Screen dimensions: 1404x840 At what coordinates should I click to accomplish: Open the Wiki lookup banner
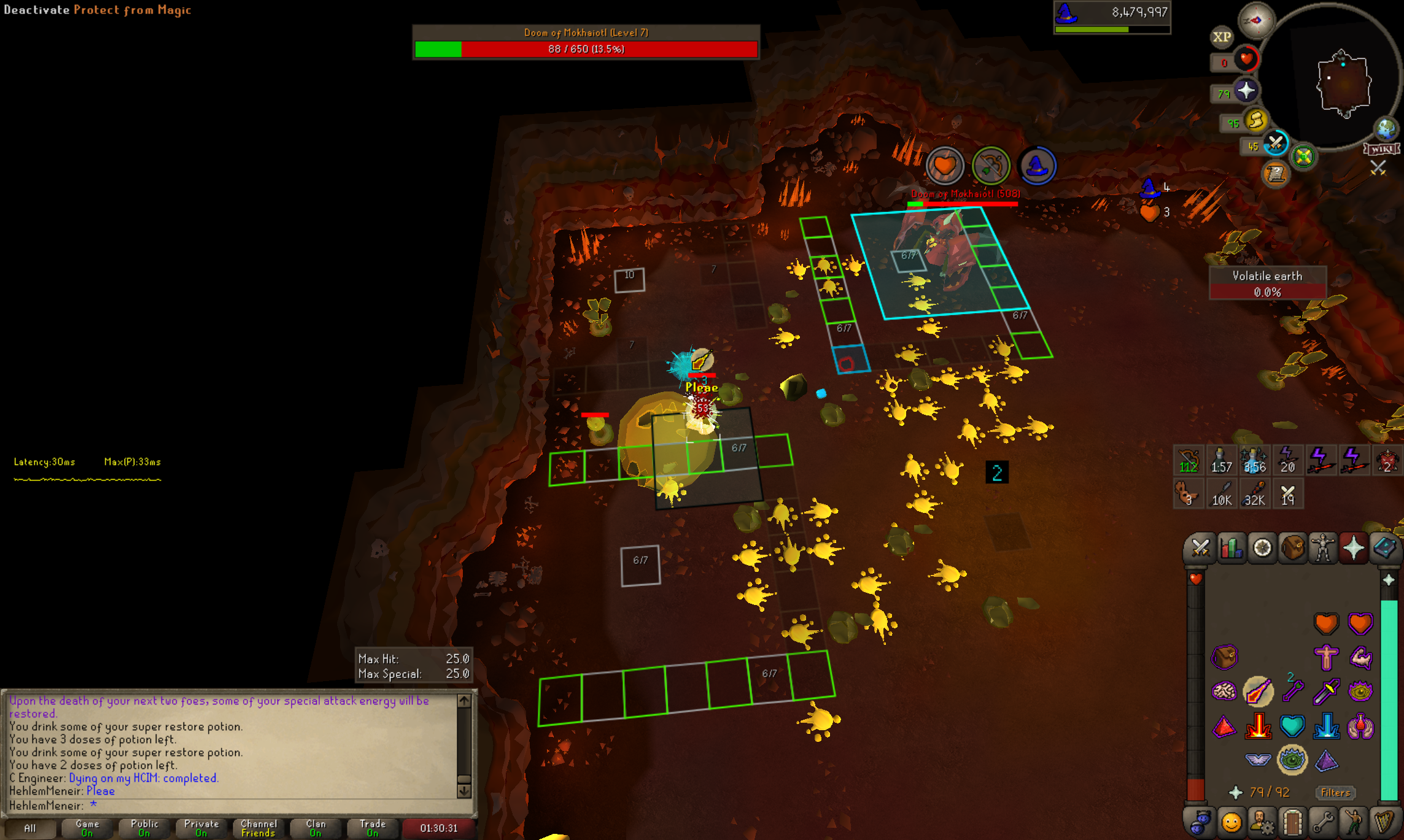click(1382, 149)
